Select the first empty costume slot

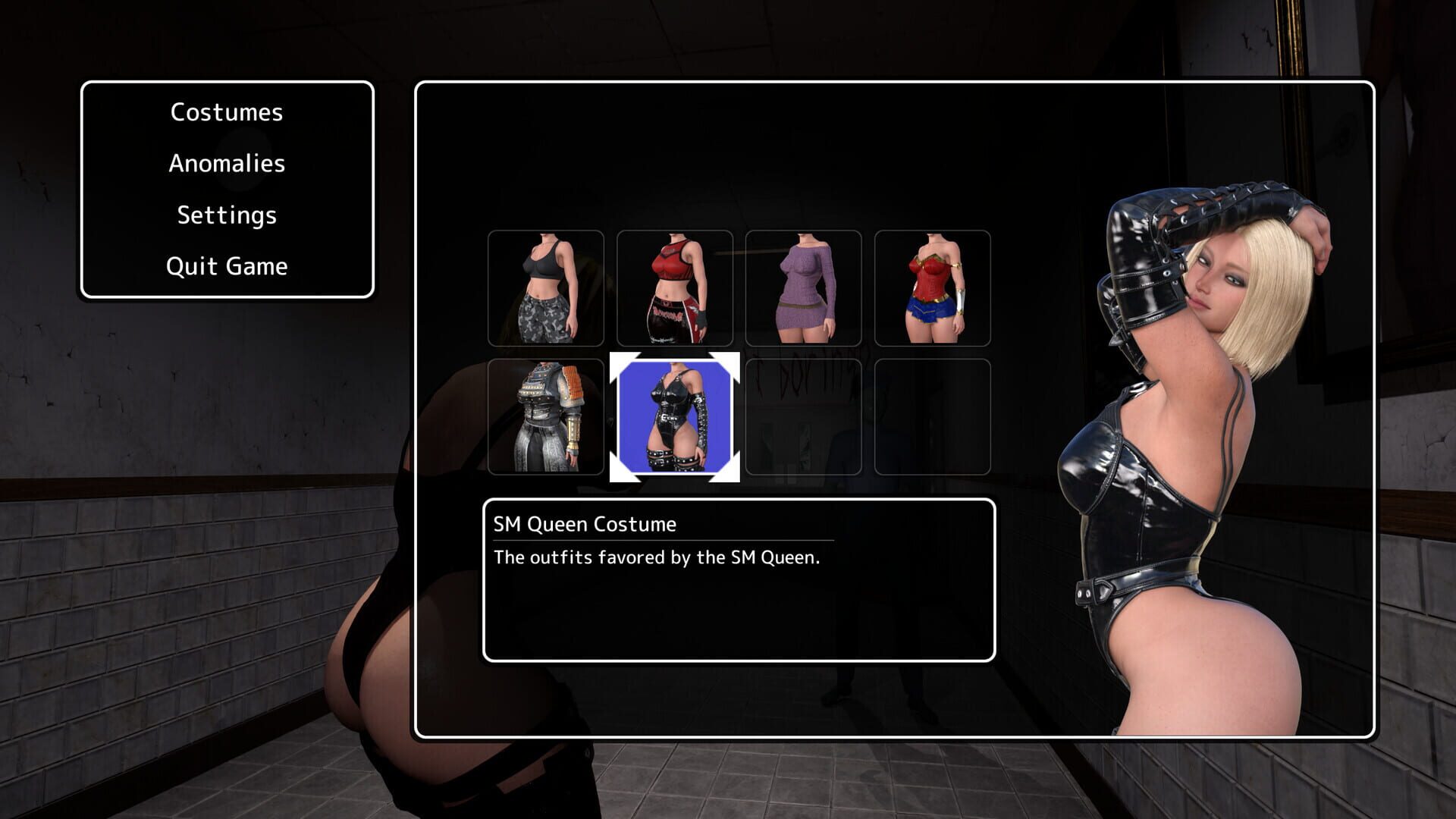[803, 417]
